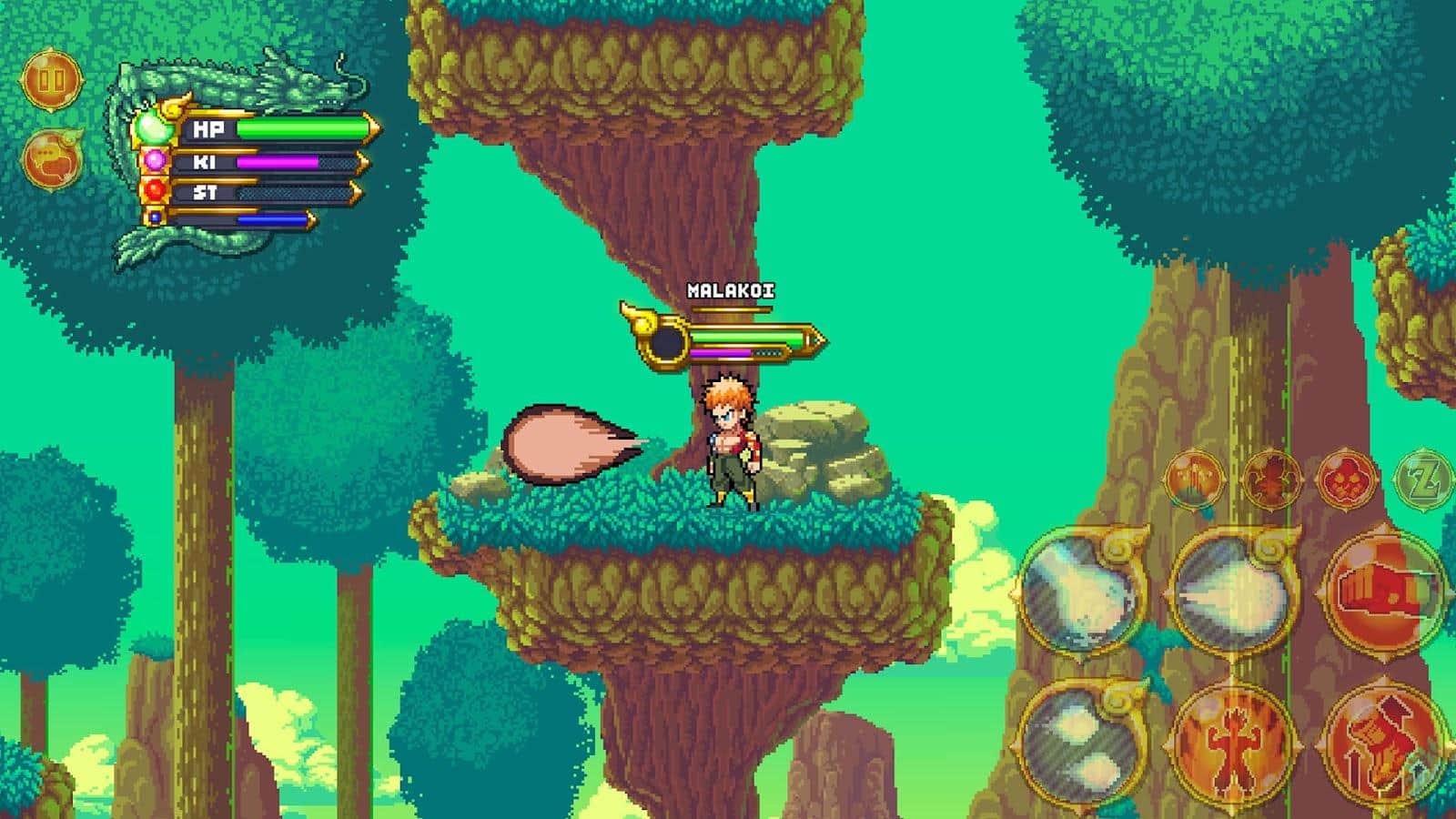Screen dimensions: 1456x819
Task: Click the green HP bar
Action: tap(300, 129)
